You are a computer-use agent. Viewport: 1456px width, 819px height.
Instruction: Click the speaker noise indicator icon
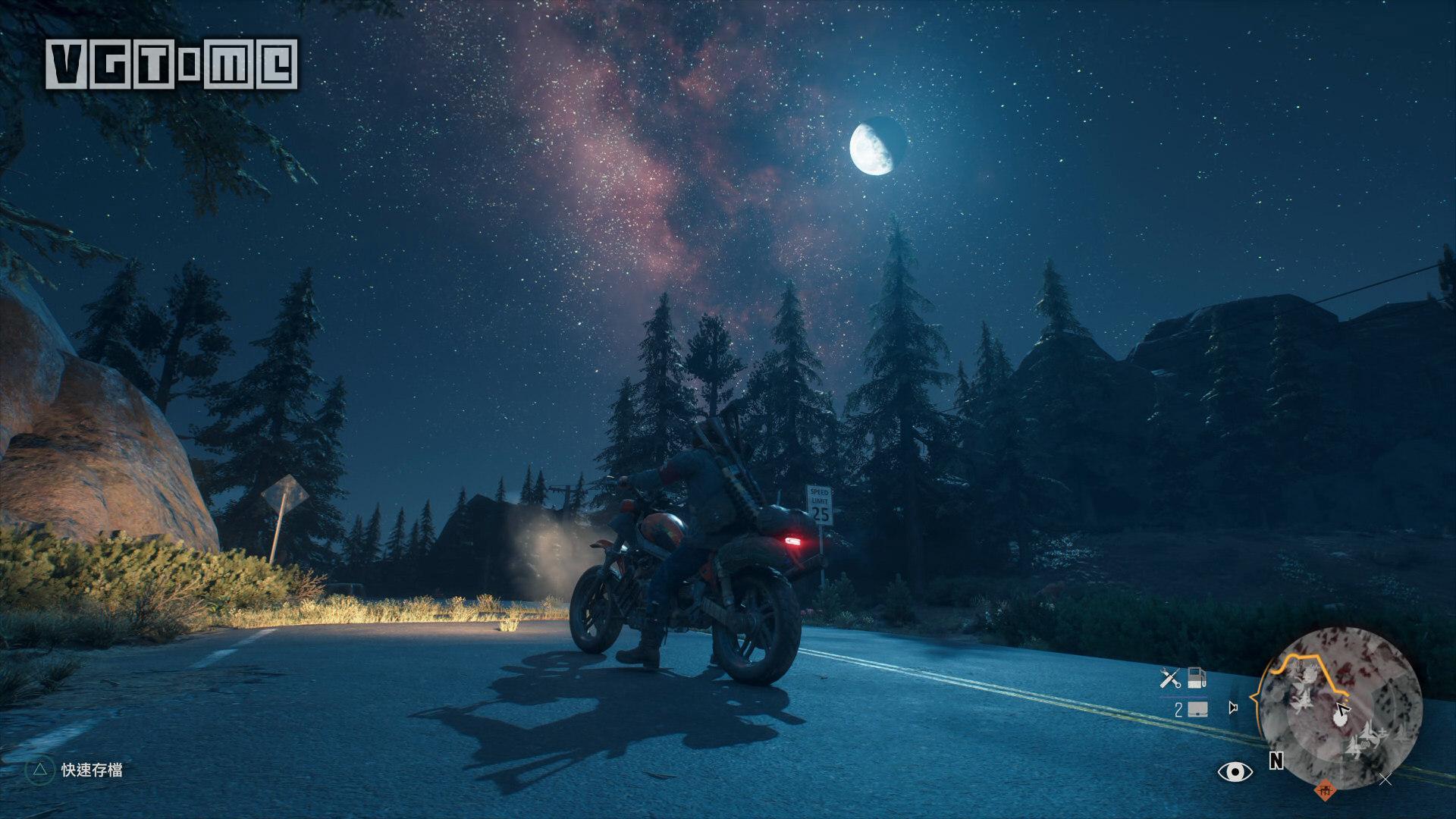click(x=1233, y=708)
